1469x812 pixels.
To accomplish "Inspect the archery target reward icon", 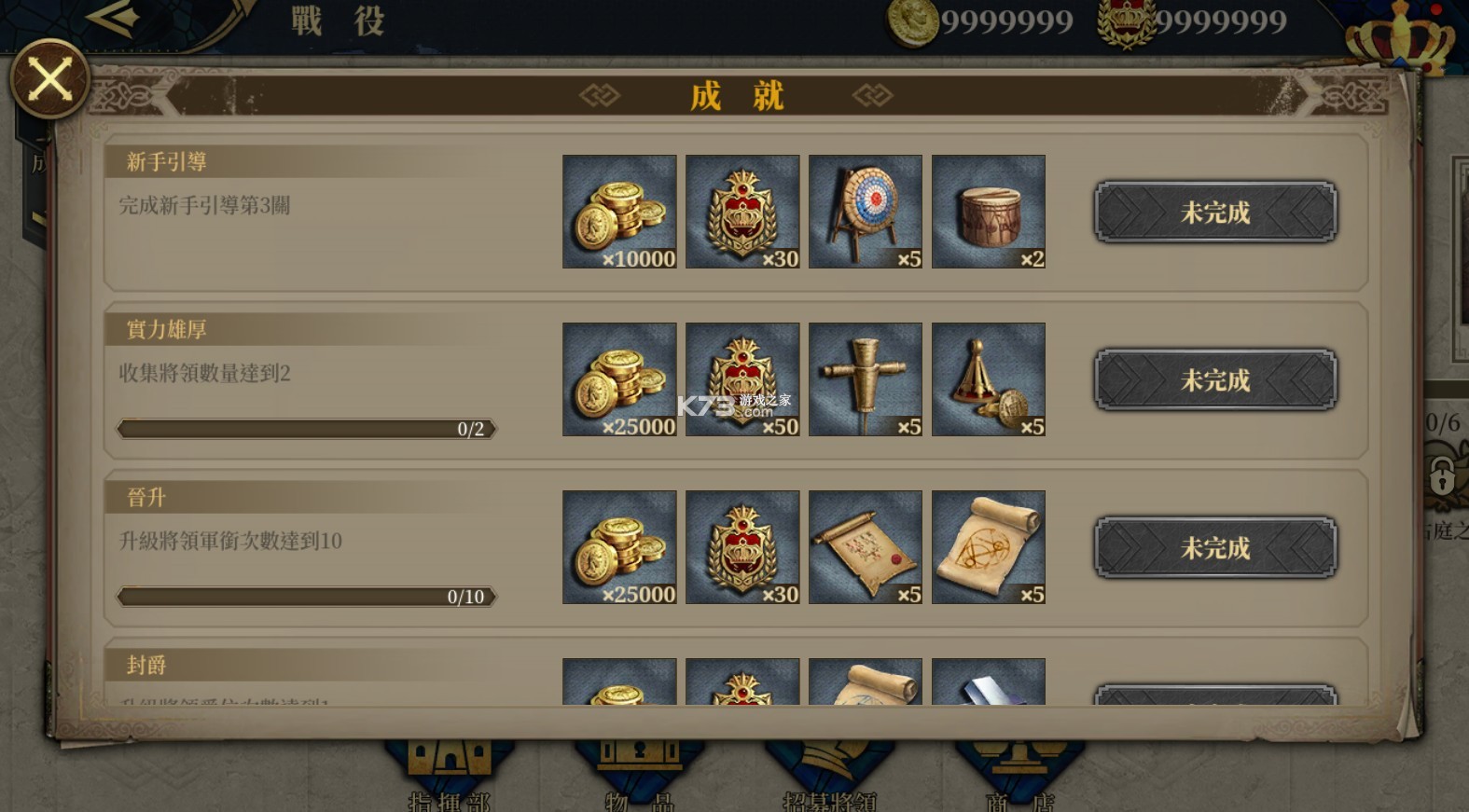I will [866, 212].
